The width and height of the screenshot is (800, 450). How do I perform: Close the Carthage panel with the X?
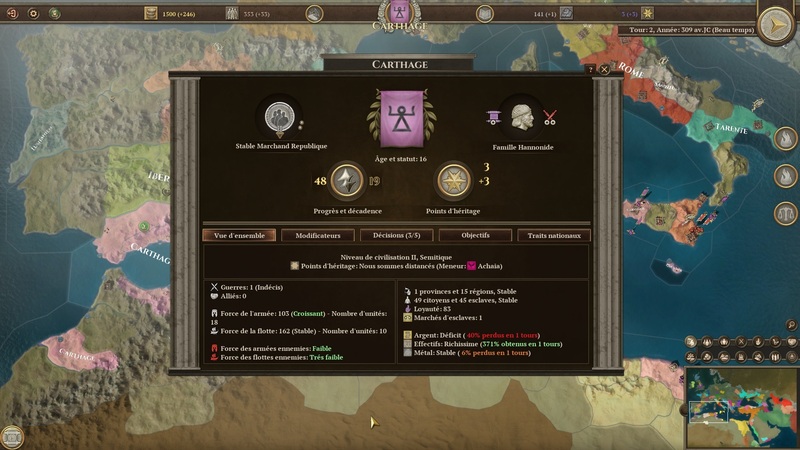[604, 70]
